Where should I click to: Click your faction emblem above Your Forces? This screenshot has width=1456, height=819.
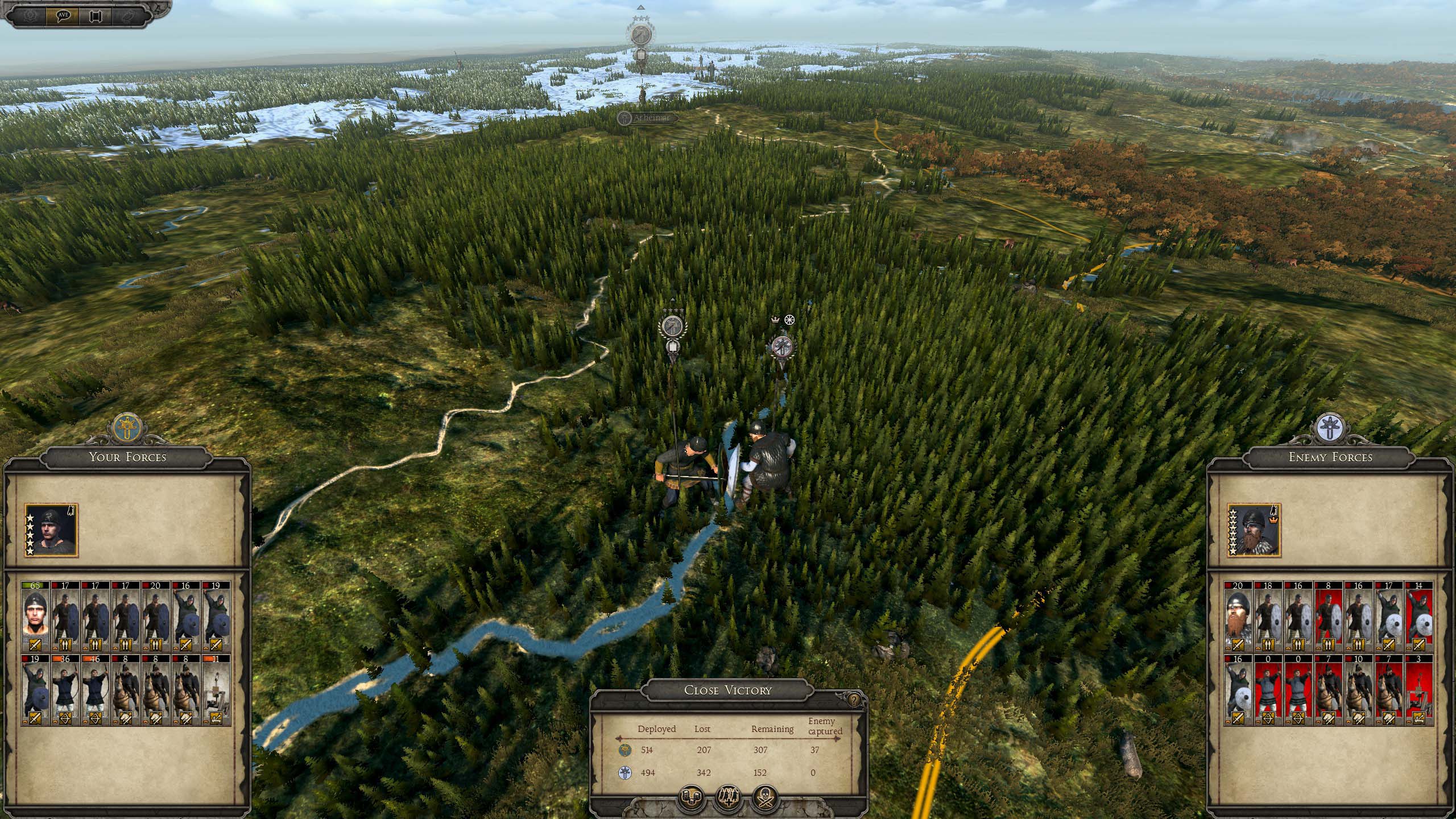point(127,427)
